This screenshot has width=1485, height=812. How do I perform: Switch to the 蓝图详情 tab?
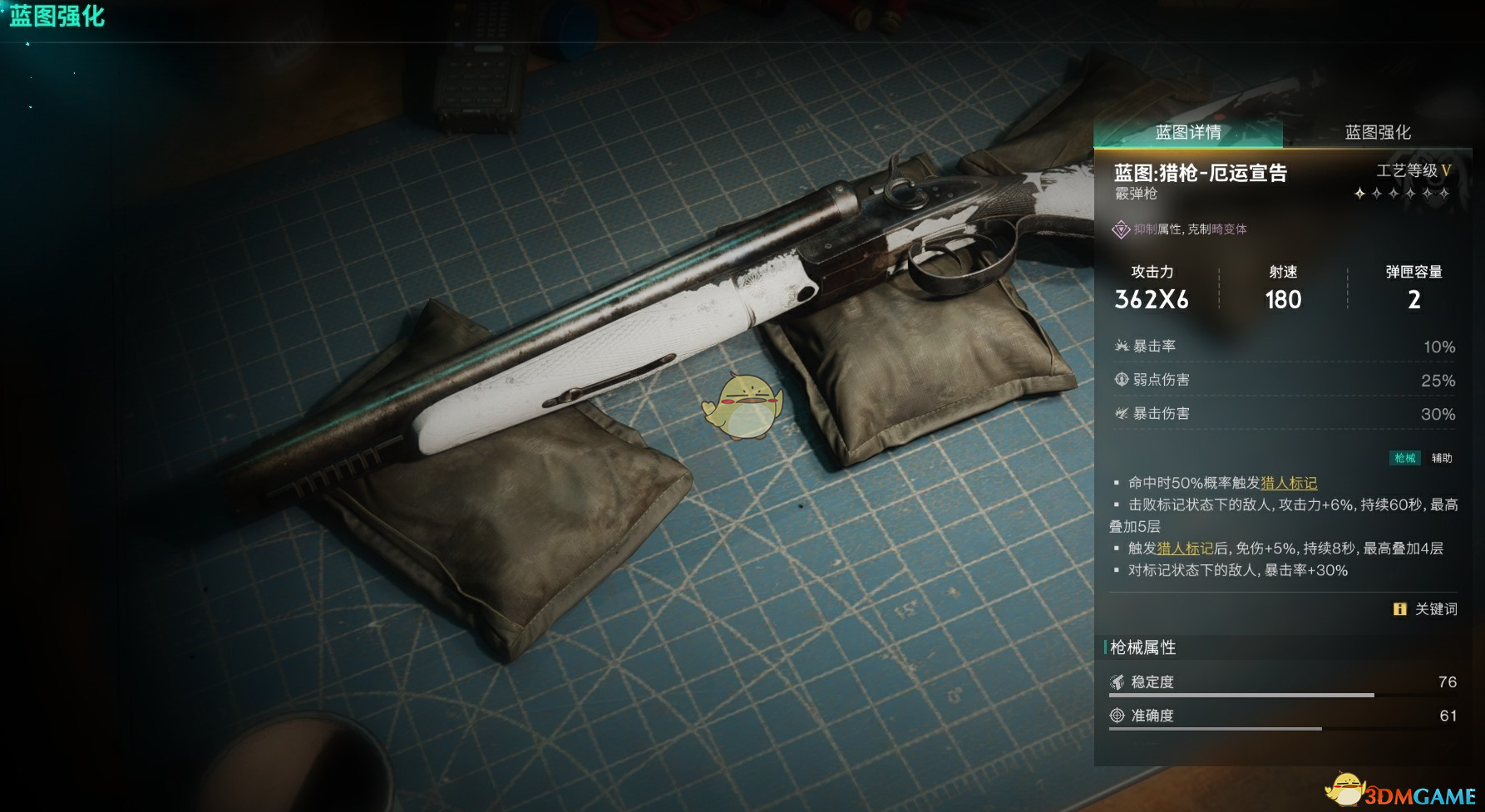click(x=1188, y=132)
